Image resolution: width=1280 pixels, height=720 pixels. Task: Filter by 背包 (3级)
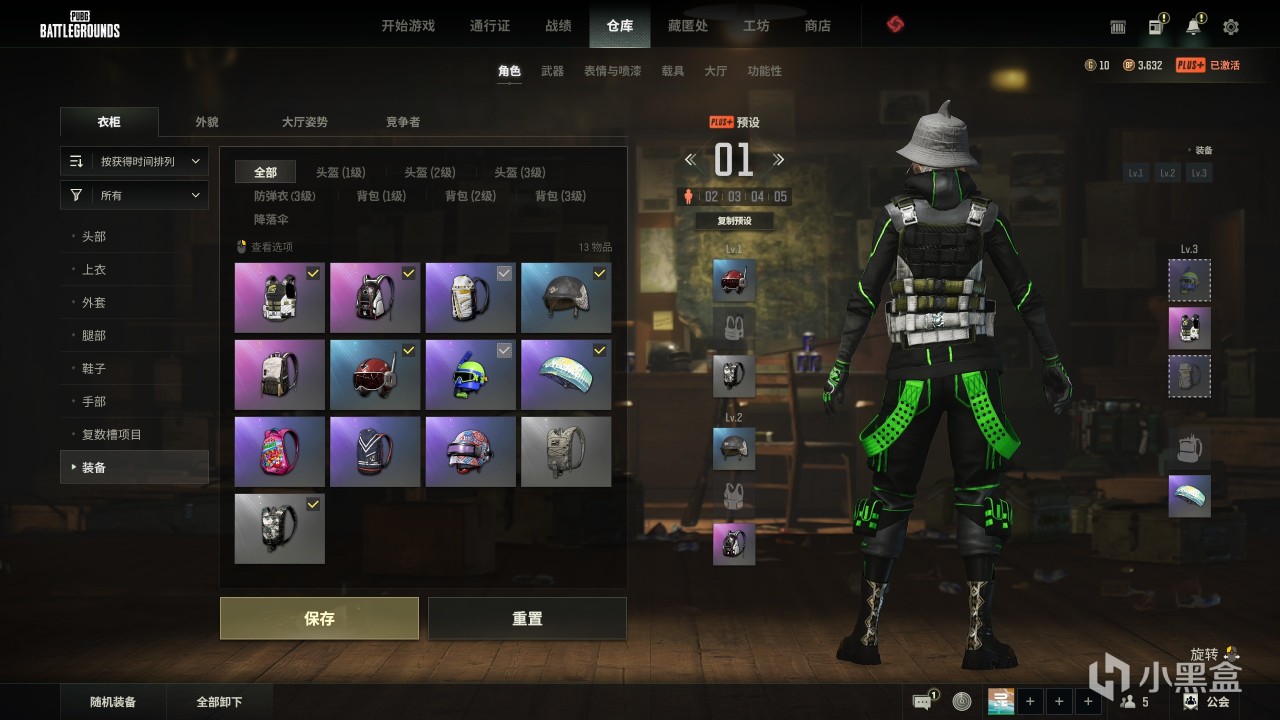[x=560, y=196]
